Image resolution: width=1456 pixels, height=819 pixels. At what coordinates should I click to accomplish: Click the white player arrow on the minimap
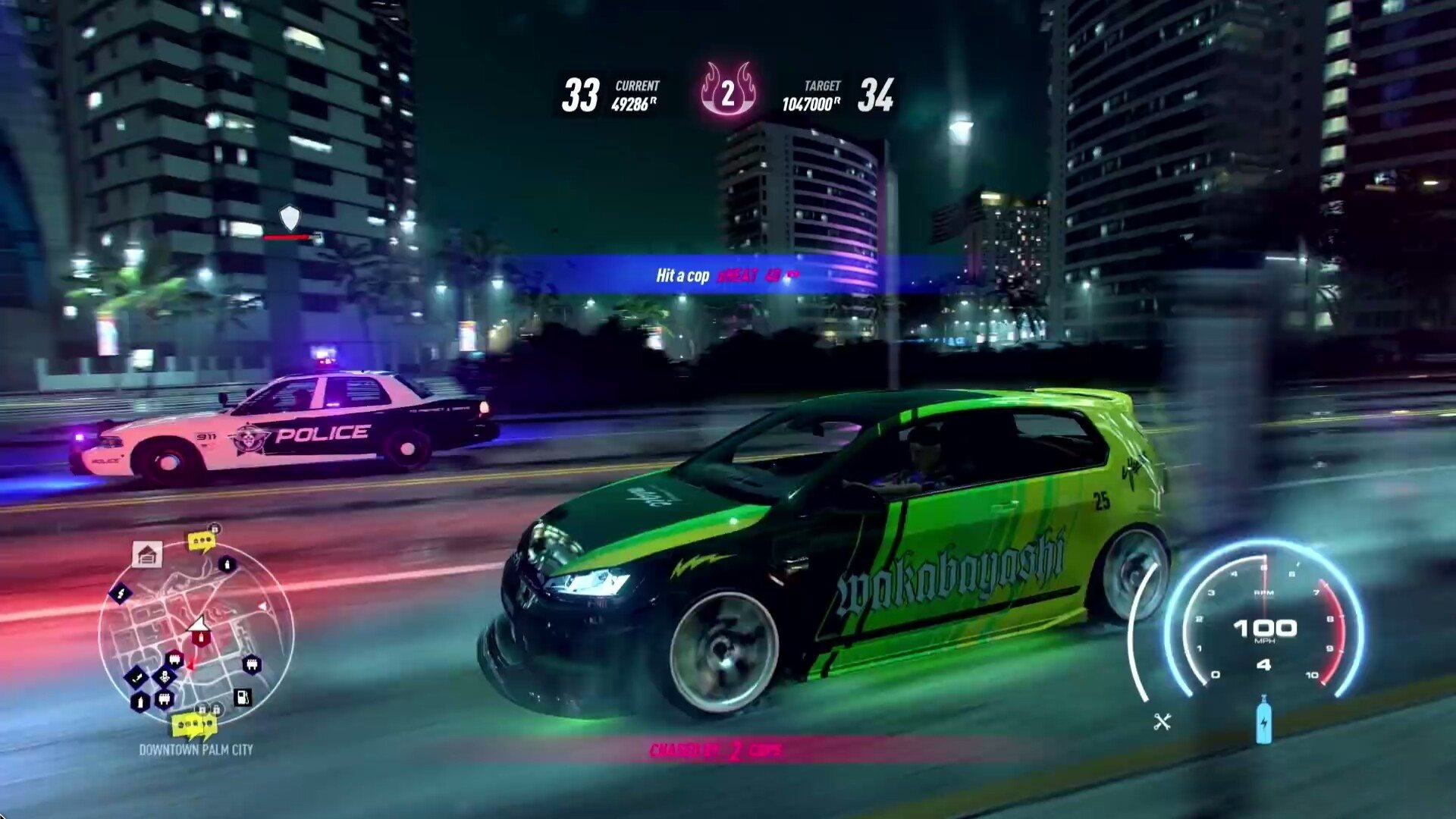tap(199, 624)
